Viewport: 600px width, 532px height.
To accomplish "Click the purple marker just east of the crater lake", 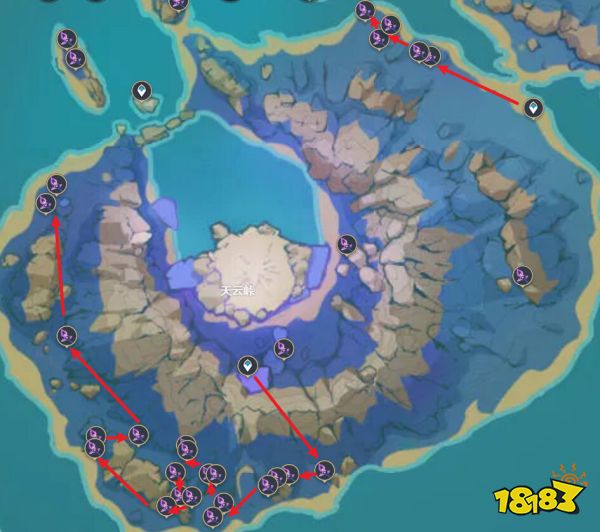I will (346, 243).
